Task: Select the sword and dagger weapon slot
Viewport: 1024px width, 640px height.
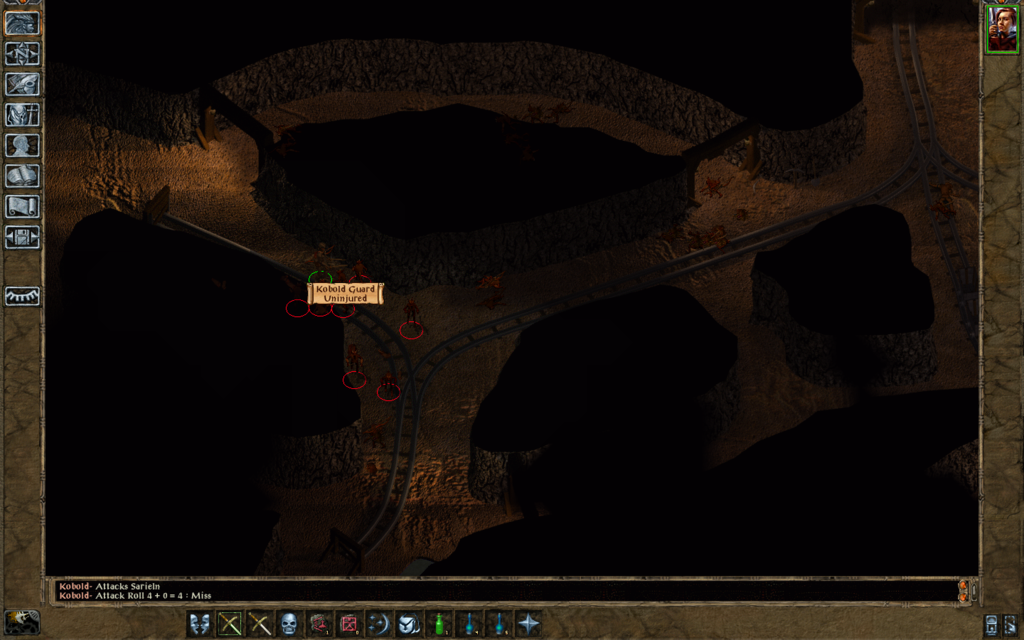Action: 260,624
